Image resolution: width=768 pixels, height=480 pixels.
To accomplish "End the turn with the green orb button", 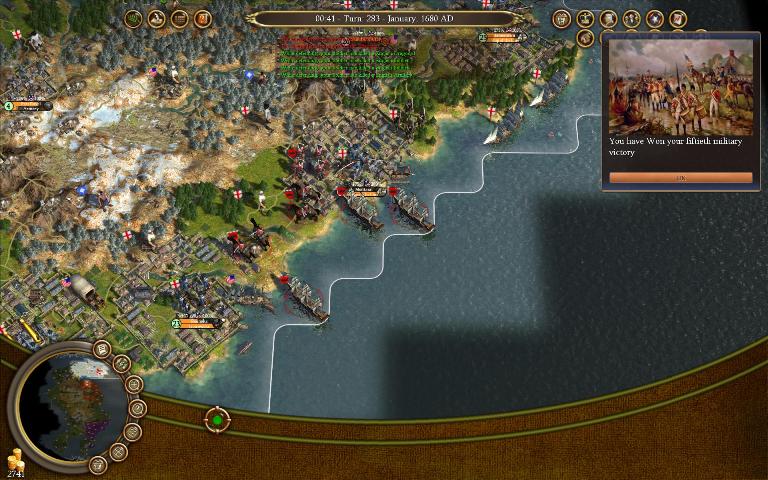I will tap(217, 419).
